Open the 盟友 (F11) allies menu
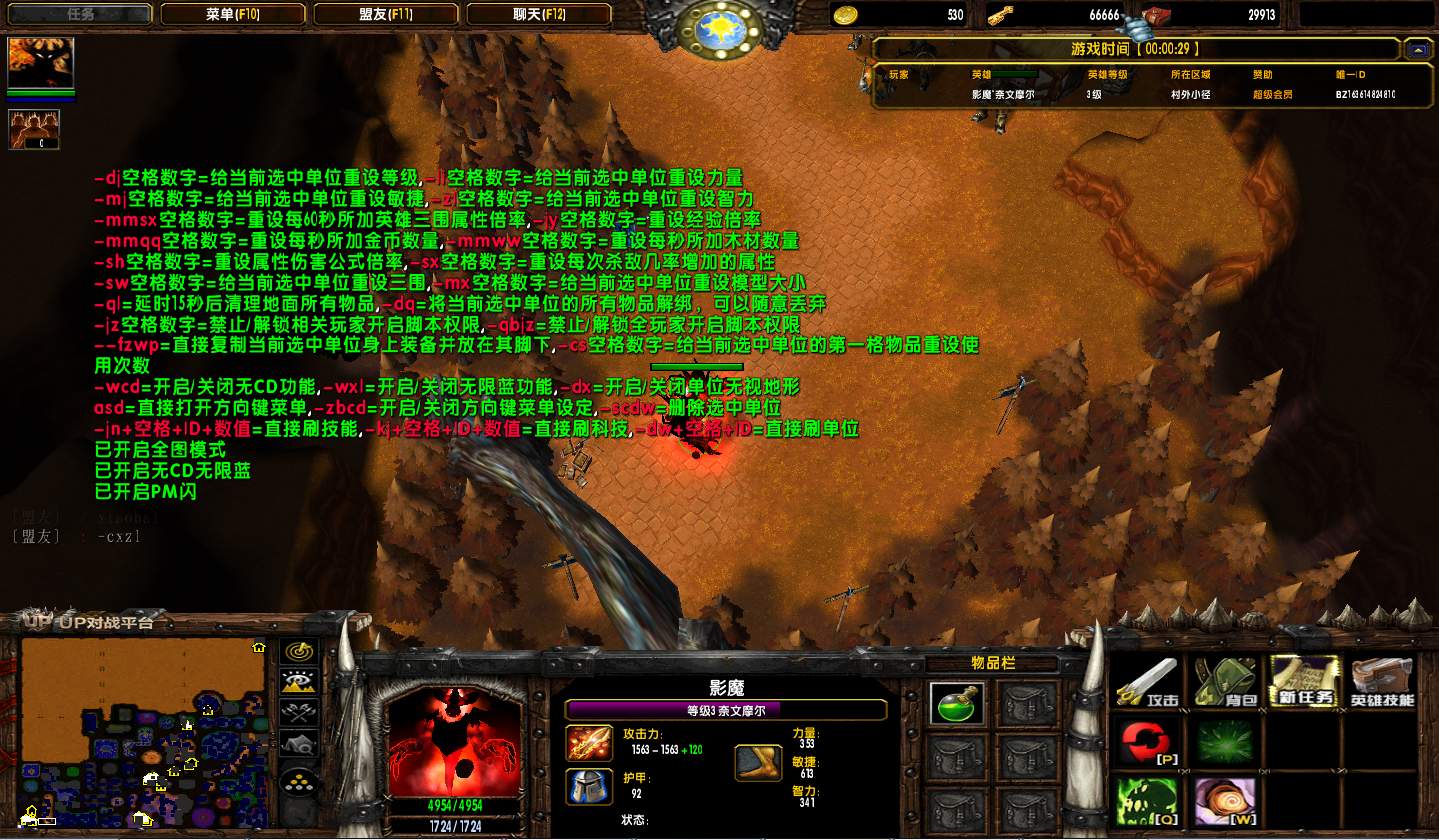This screenshot has width=1439, height=840. pos(386,14)
